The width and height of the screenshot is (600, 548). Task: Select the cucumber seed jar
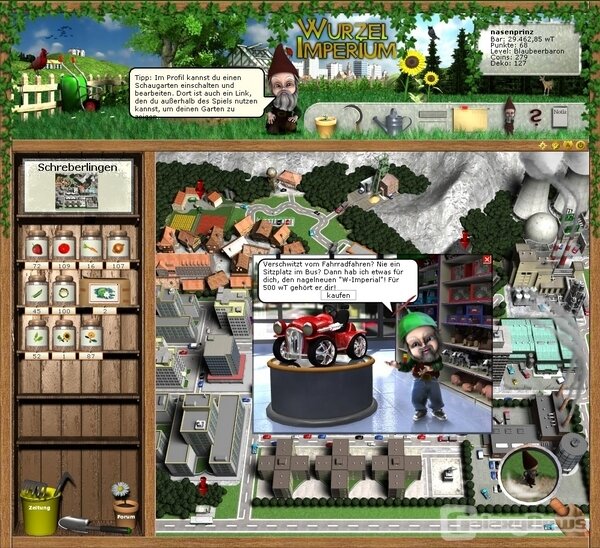[36, 292]
